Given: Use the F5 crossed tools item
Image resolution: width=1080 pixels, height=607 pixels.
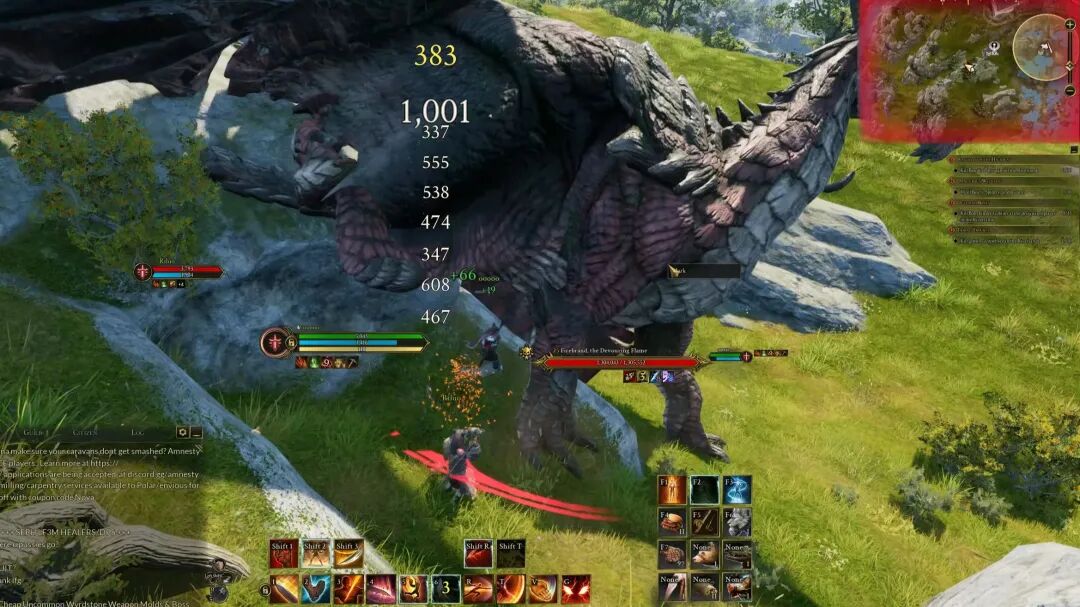Looking at the screenshot, I should point(704,521).
